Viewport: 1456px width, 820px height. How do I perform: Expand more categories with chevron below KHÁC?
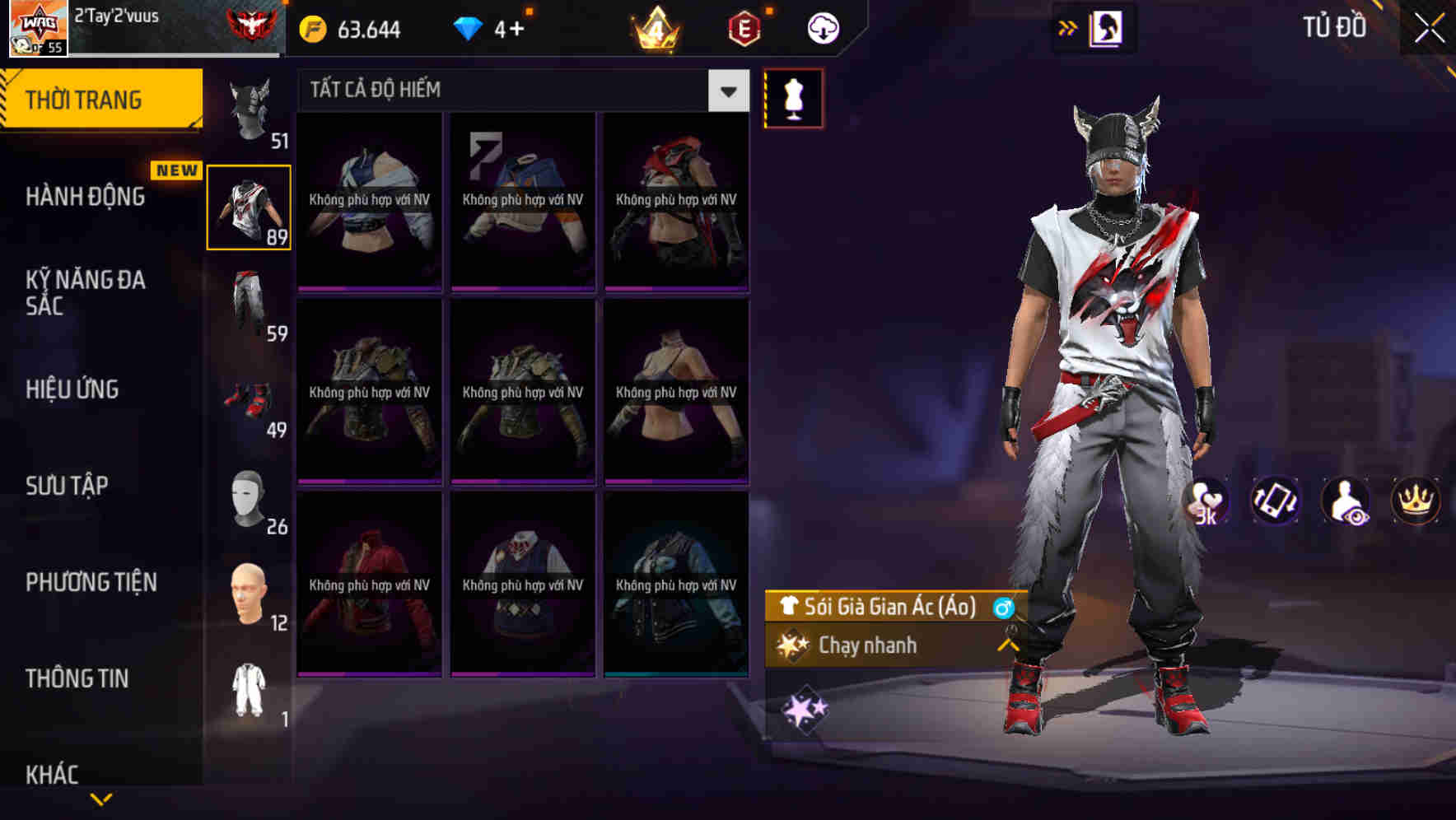[x=101, y=799]
